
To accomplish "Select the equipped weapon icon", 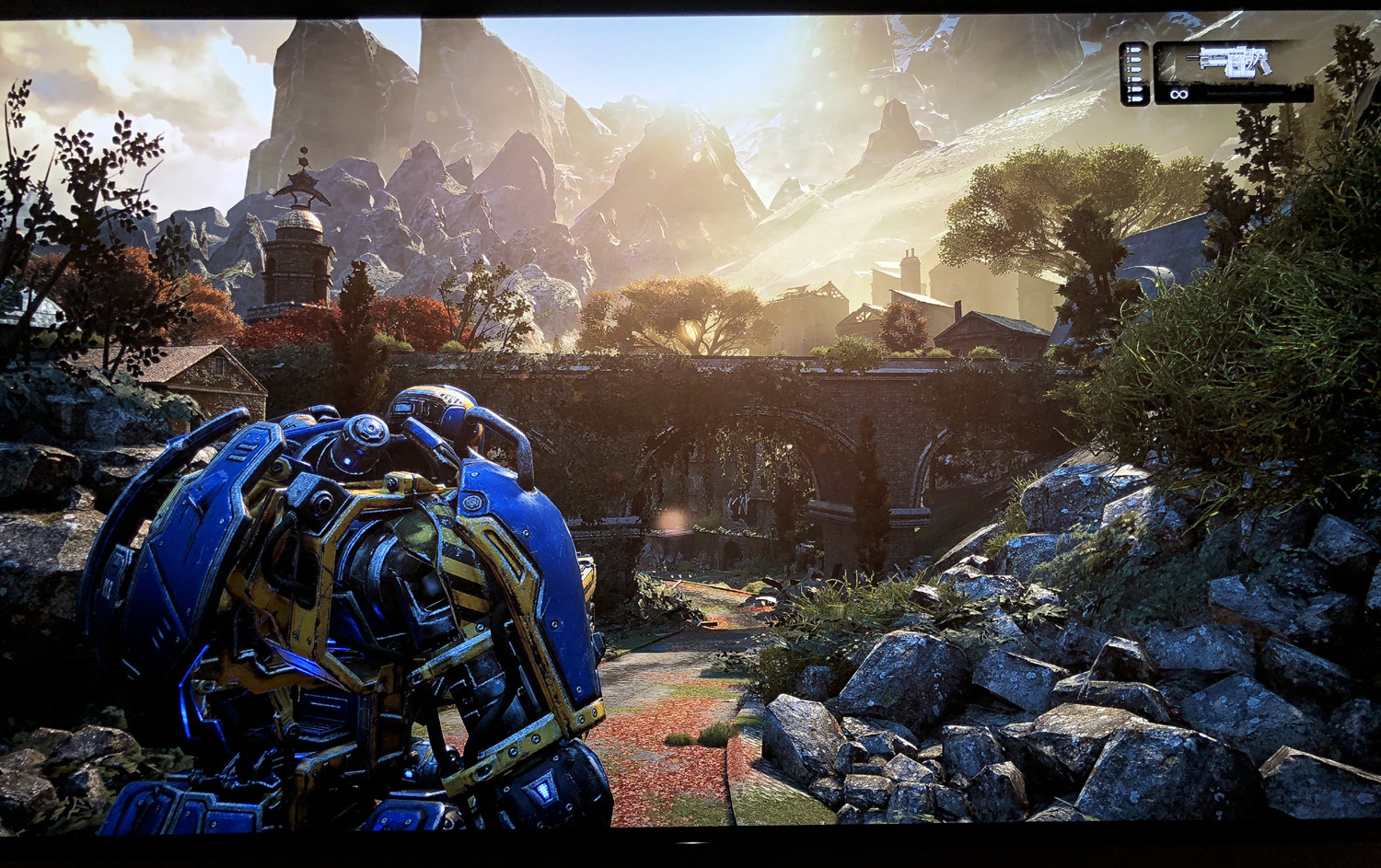I will tap(1229, 63).
